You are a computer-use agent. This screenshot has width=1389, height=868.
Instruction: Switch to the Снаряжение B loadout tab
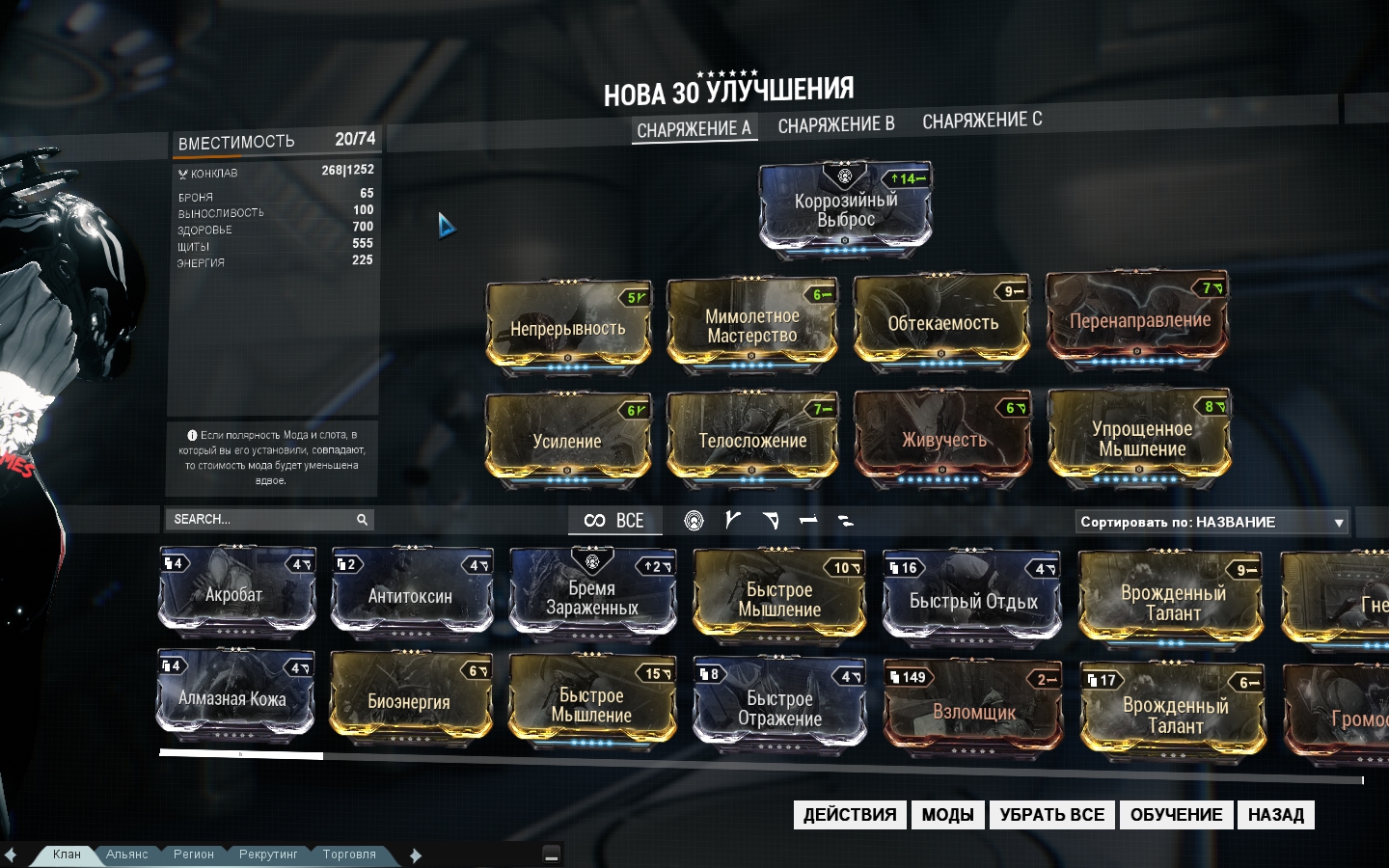(x=835, y=124)
